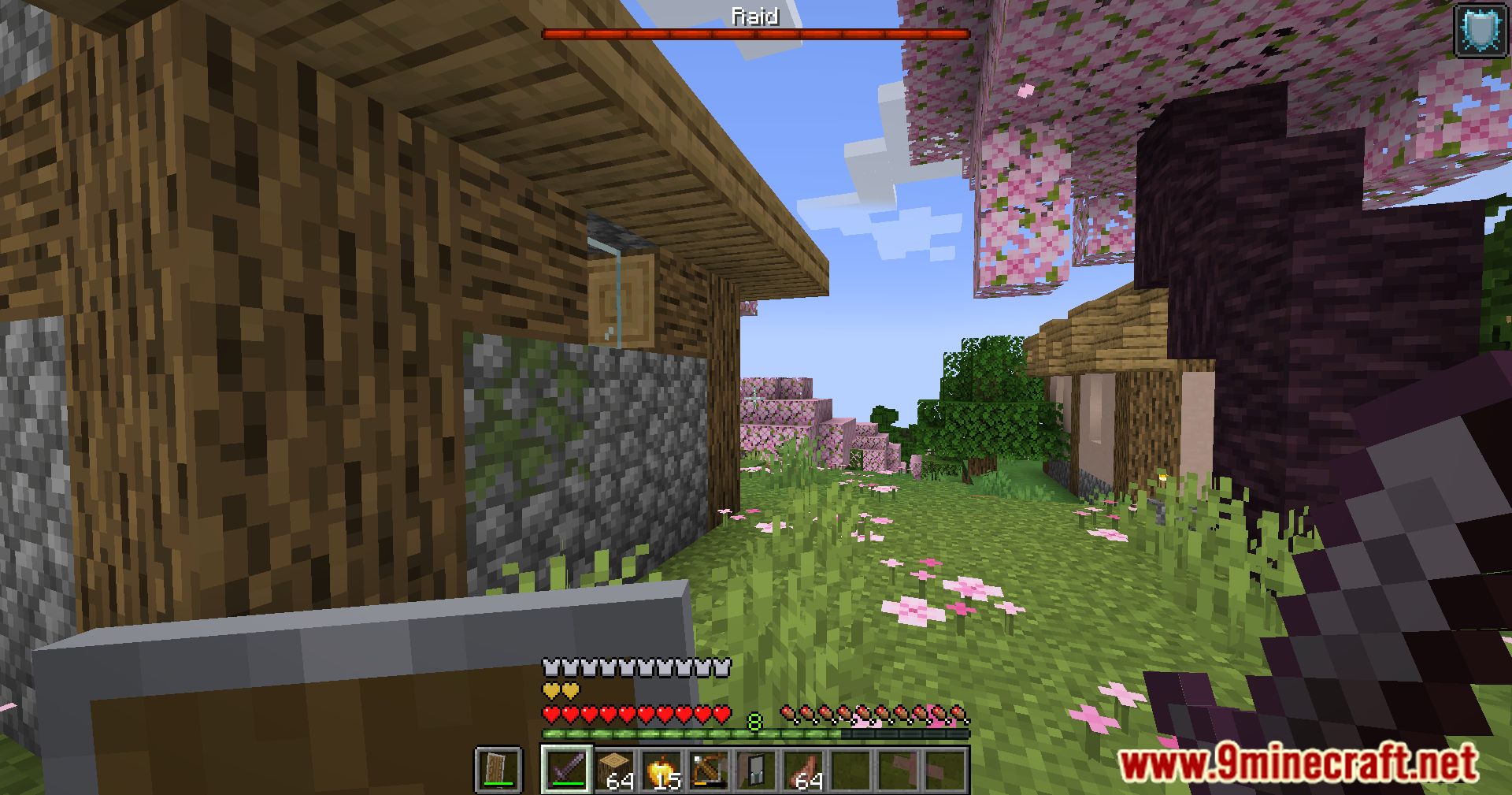This screenshot has height=795, width=1512.
Task: Select the oak log stack of 64
Action: click(x=613, y=768)
